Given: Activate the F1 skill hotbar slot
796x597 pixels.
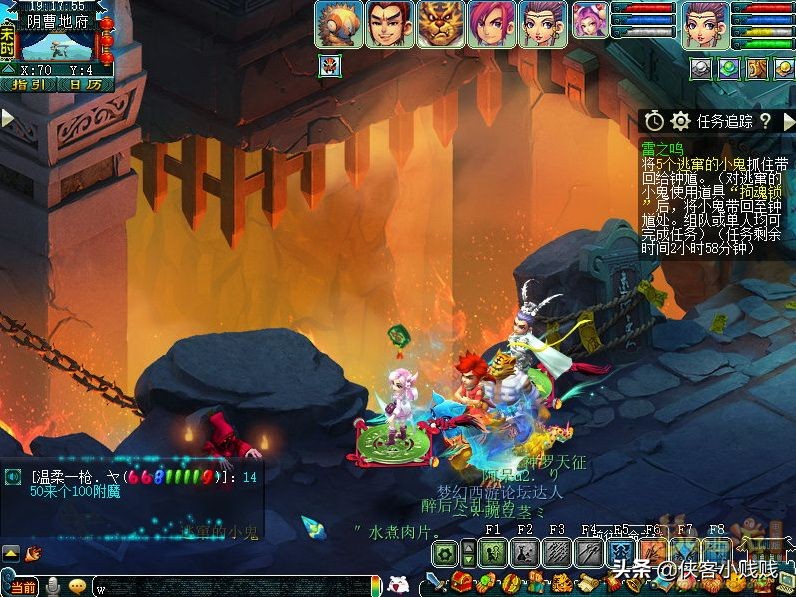Looking at the screenshot, I should (492, 551).
